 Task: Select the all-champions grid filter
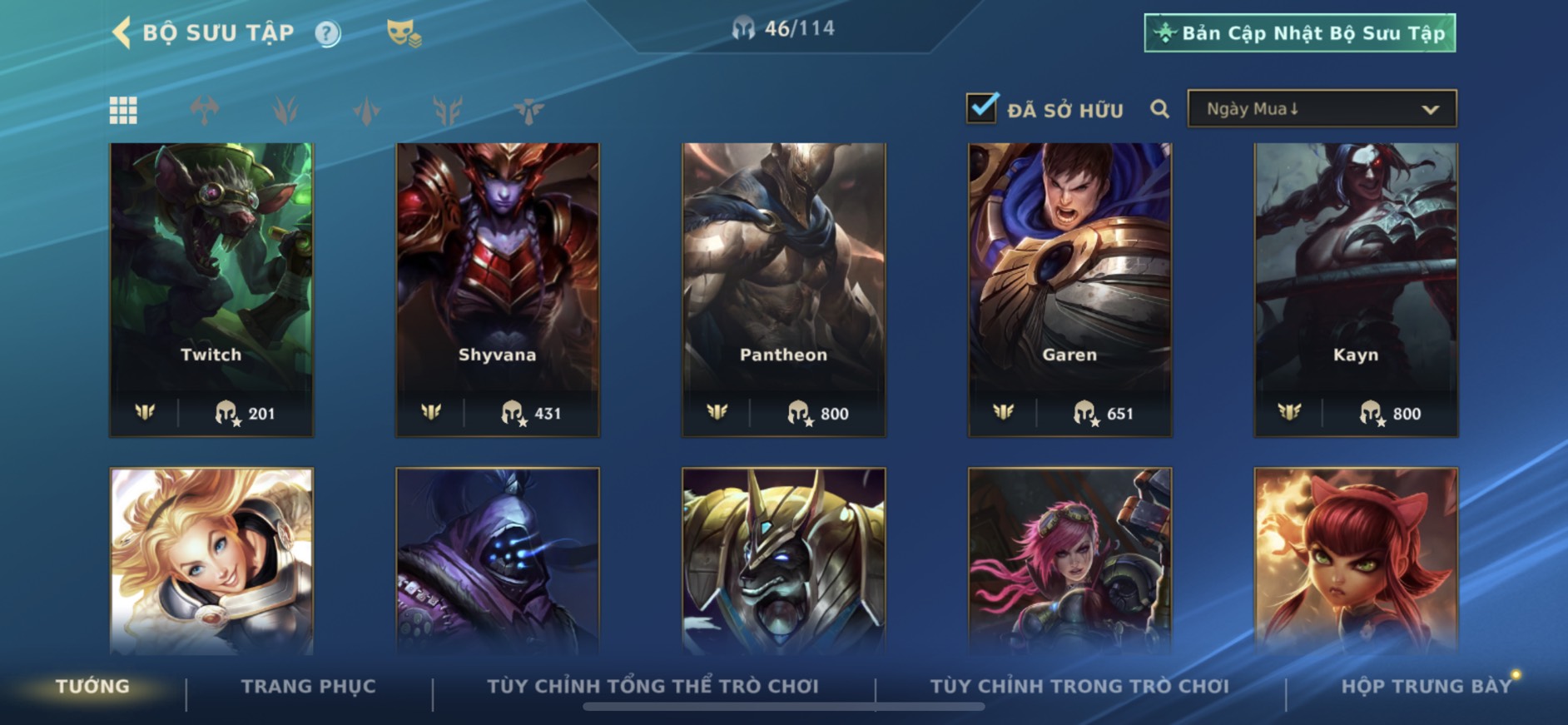coord(123,110)
